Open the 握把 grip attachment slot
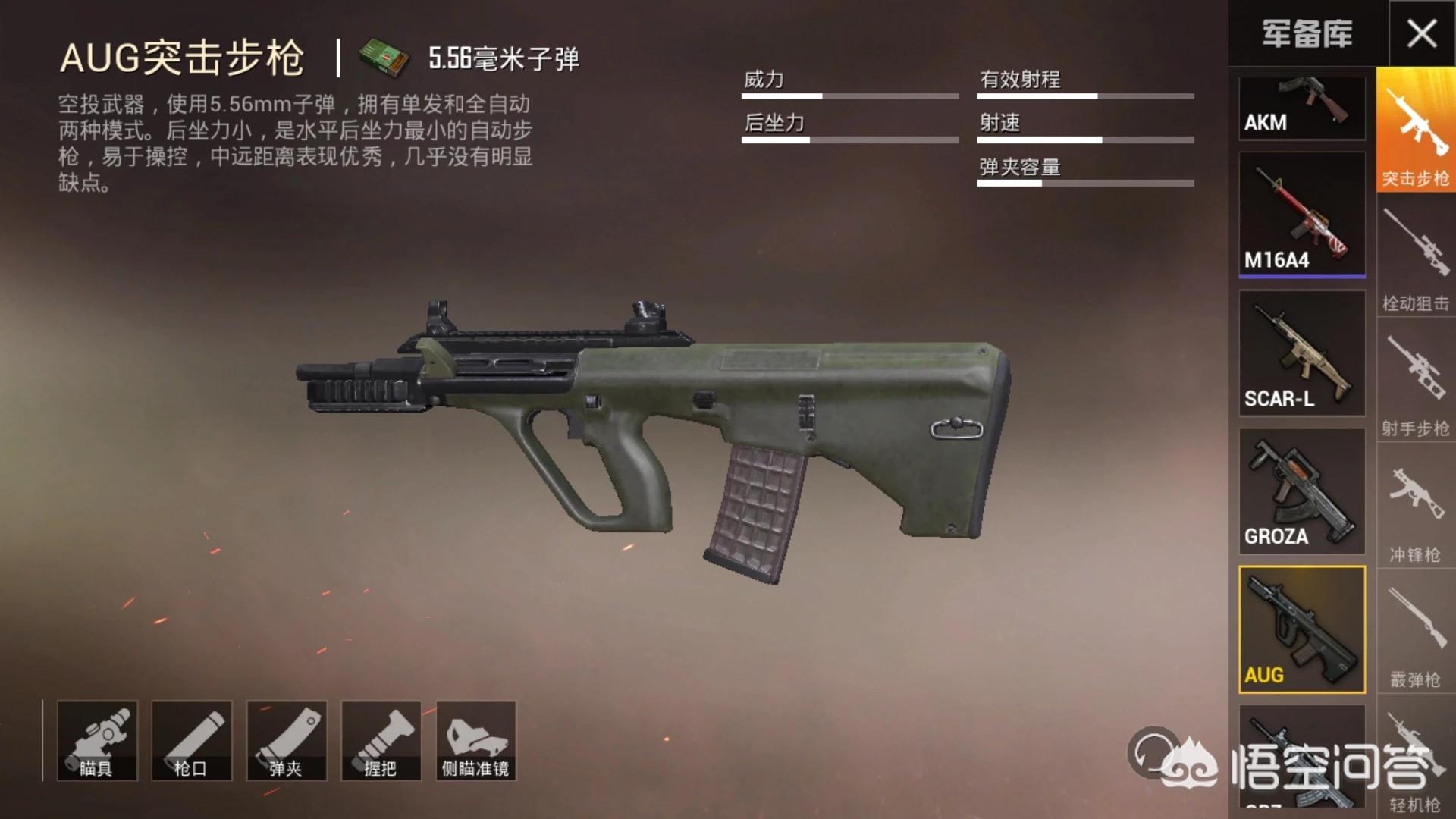The image size is (1456, 819). pos(381,741)
